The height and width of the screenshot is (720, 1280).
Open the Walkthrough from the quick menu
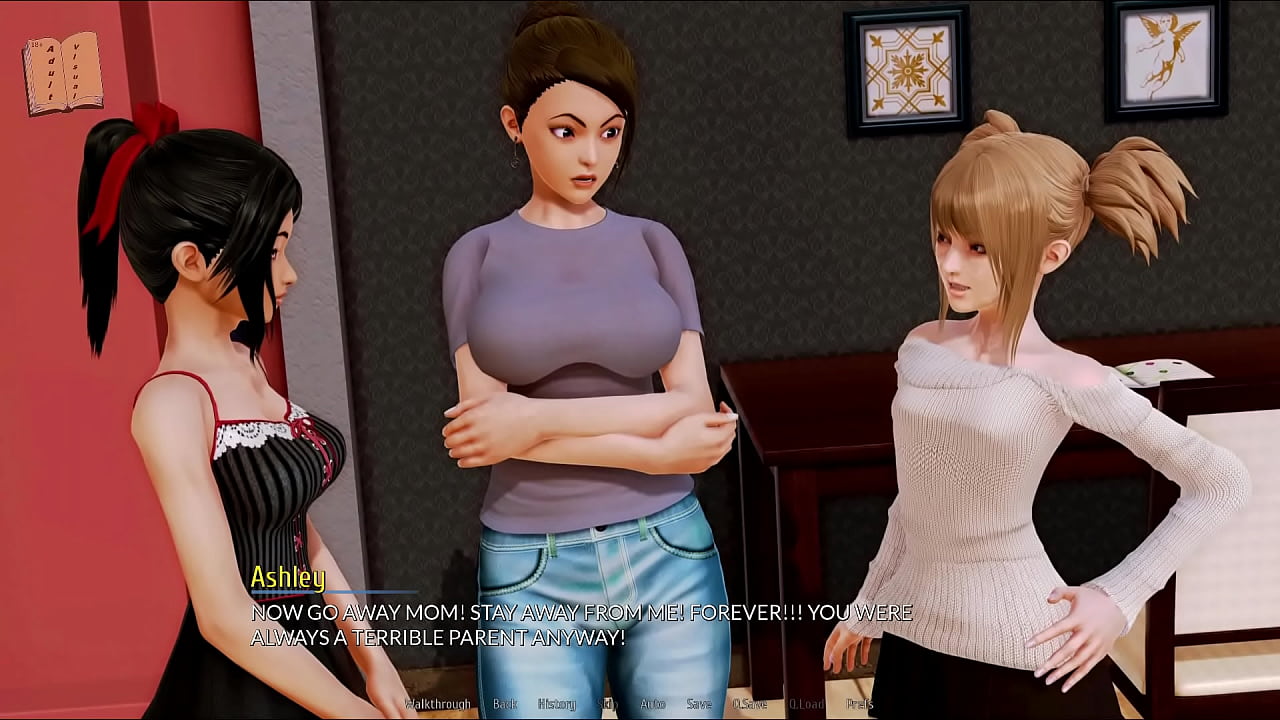tap(437, 704)
